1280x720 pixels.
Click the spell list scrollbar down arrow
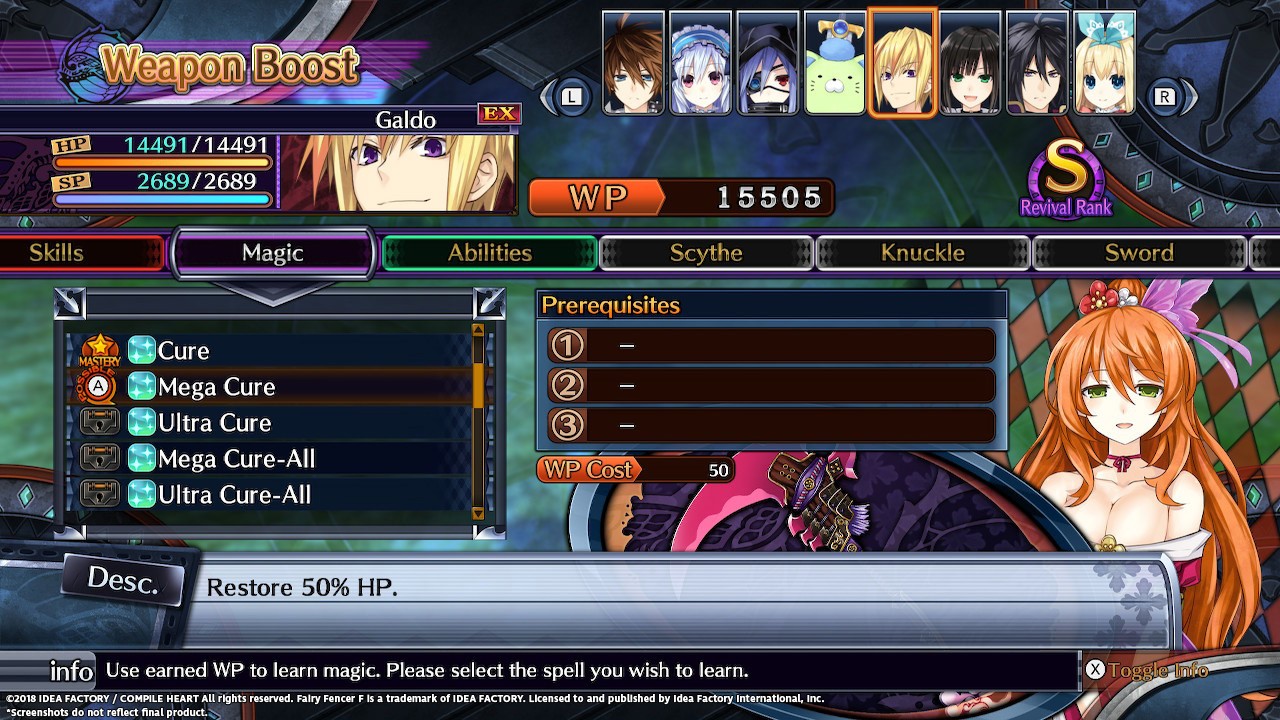click(478, 513)
